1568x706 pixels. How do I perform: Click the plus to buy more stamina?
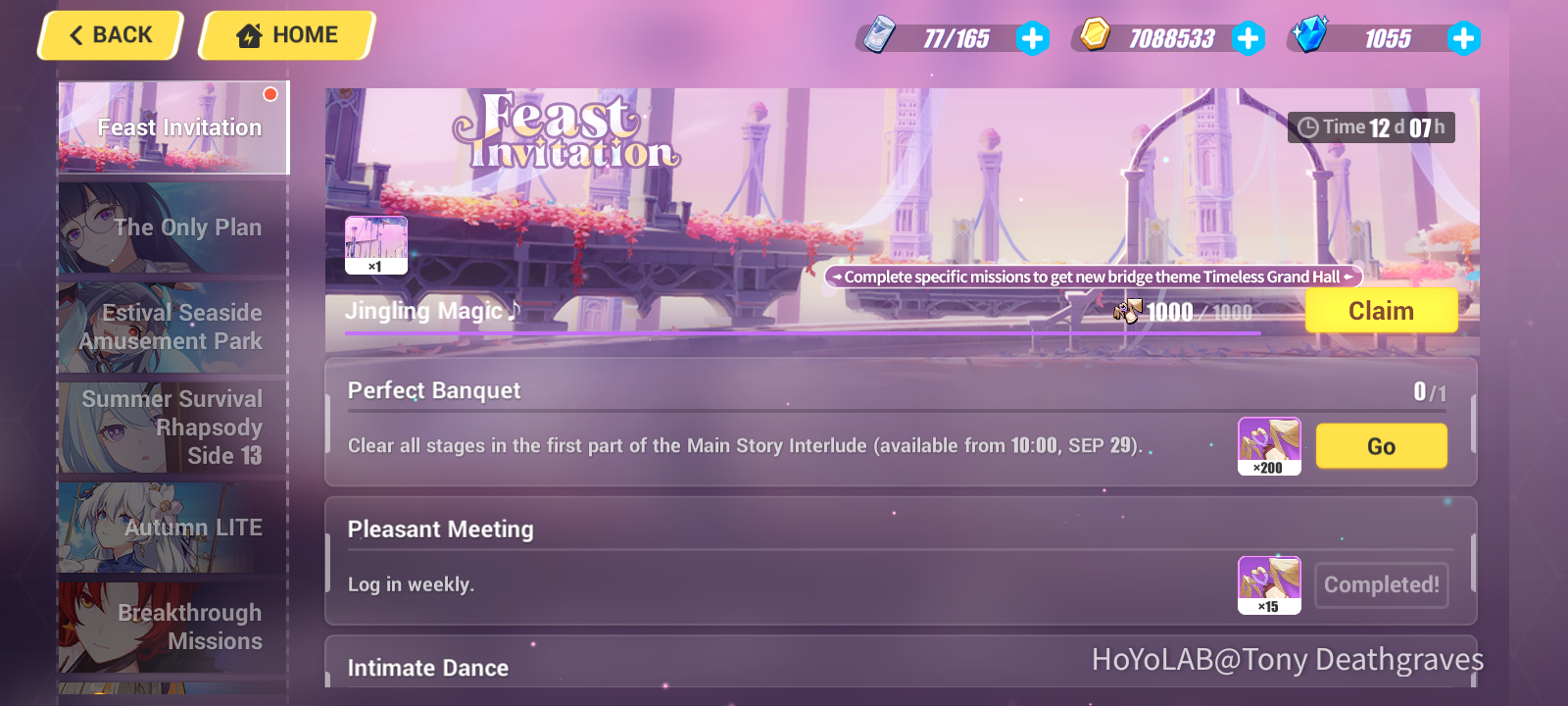[1032, 39]
